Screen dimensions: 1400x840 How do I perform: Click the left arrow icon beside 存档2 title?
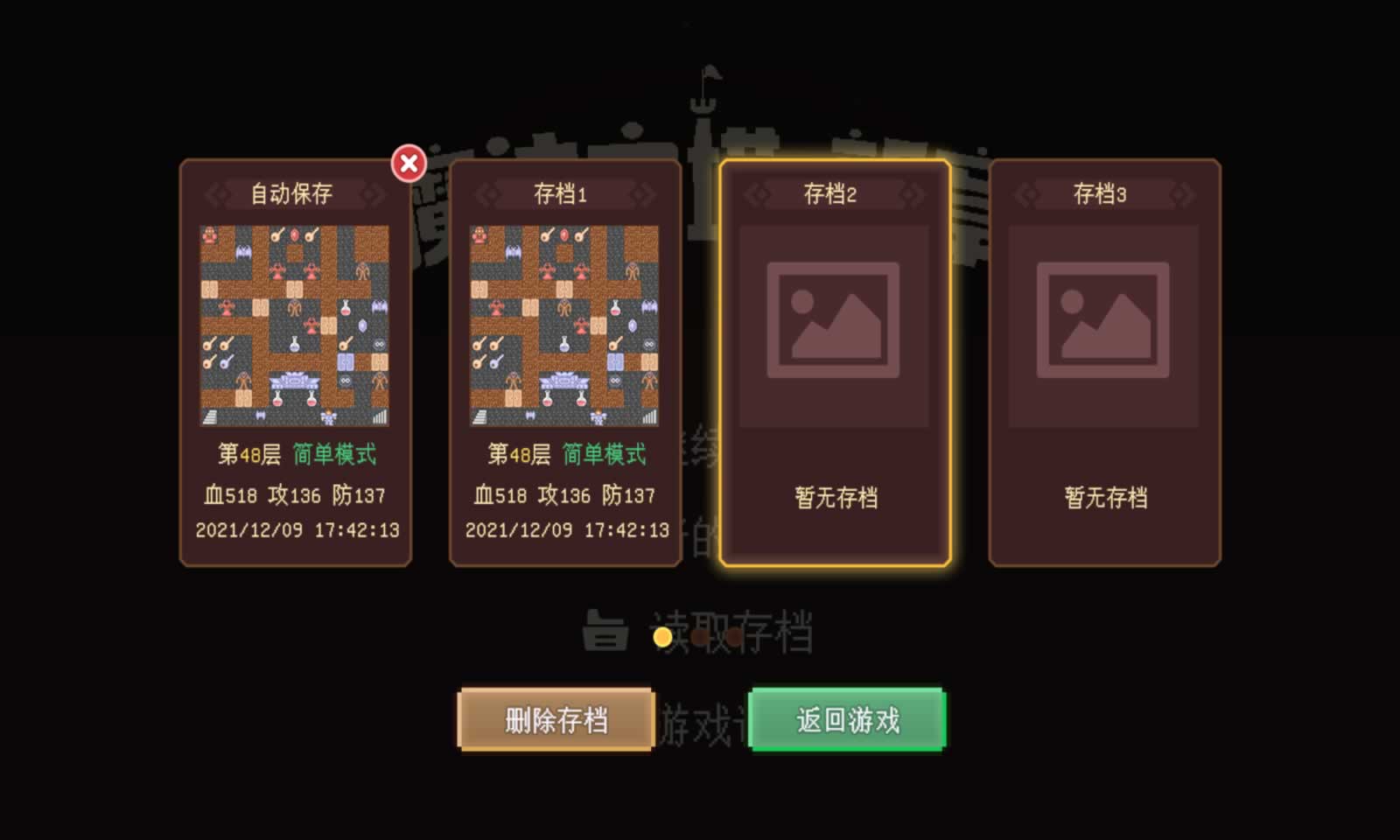pos(758,194)
